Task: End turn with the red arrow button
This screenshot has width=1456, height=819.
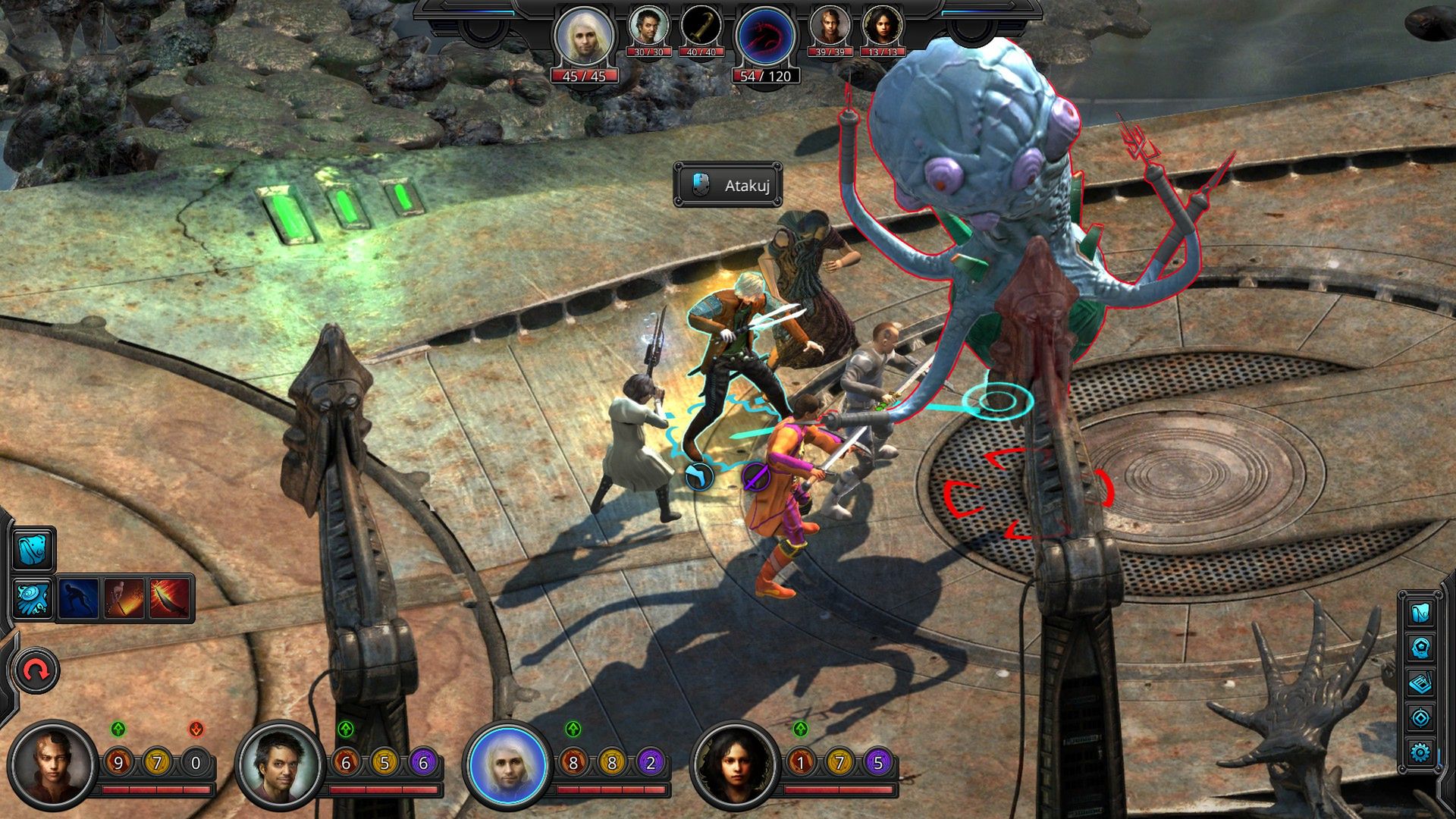Action: coord(36,670)
